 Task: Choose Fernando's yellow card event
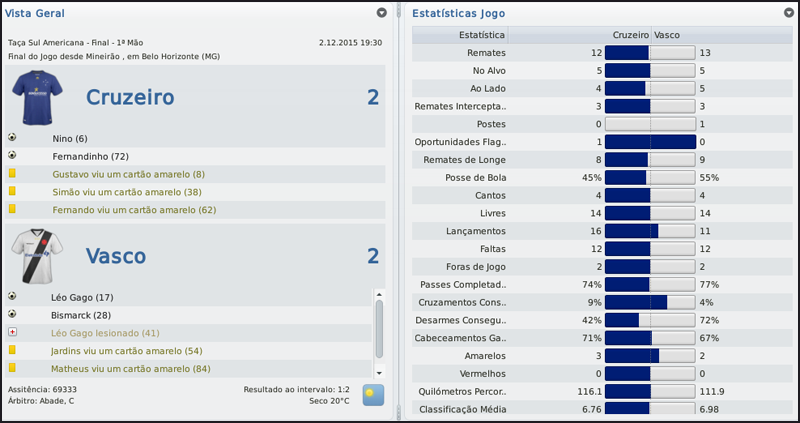click(x=133, y=210)
